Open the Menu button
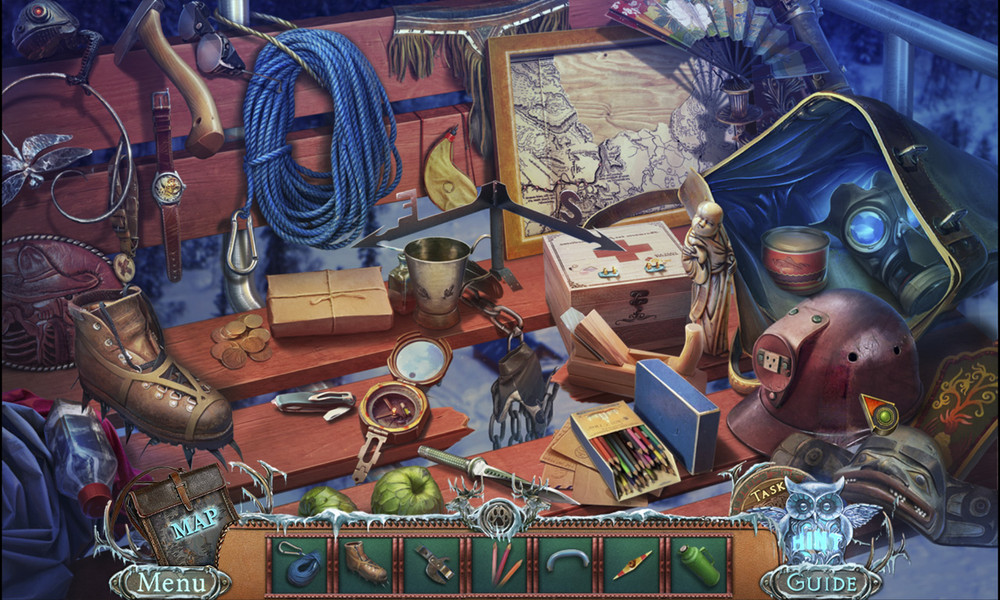1000x600 pixels. click(169, 581)
